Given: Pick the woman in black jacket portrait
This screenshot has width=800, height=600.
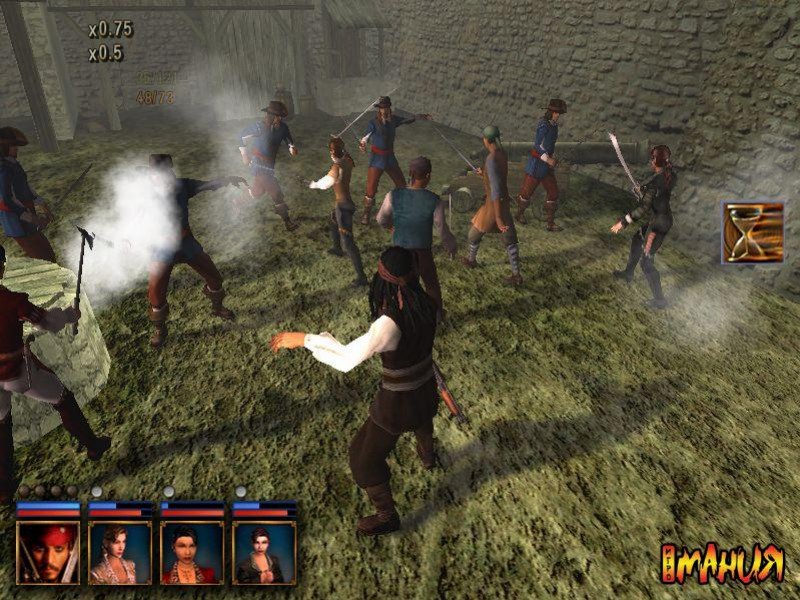Looking at the screenshot, I should point(264,552).
